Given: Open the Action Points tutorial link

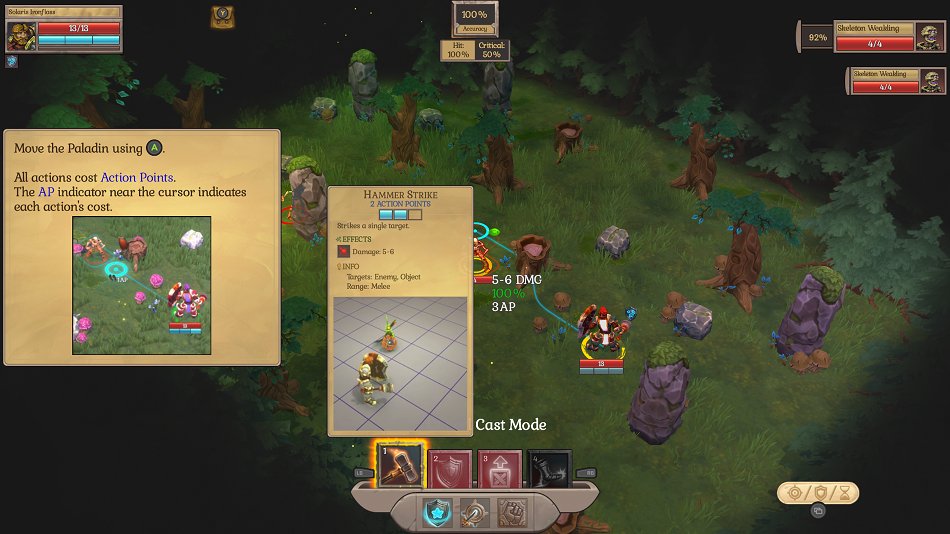Looking at the screenshot, I should click(x=137, y=177).
